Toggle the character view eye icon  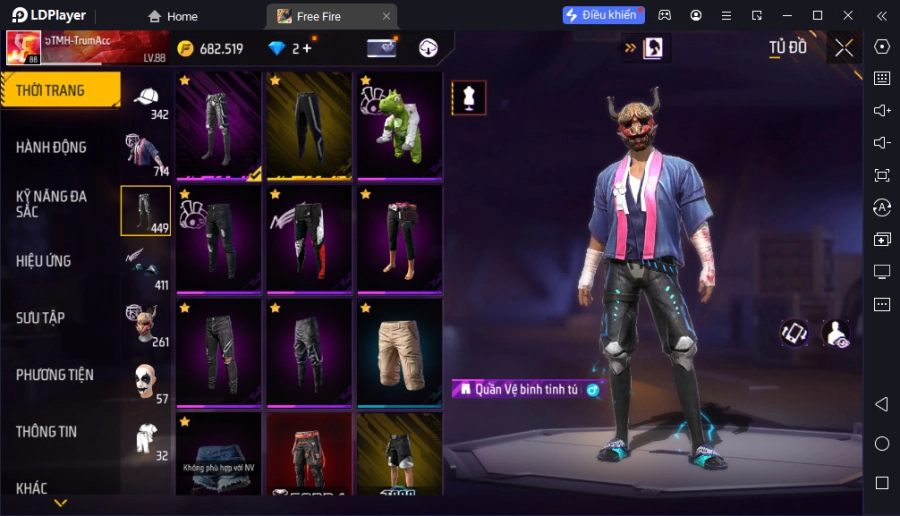(835, 334)
